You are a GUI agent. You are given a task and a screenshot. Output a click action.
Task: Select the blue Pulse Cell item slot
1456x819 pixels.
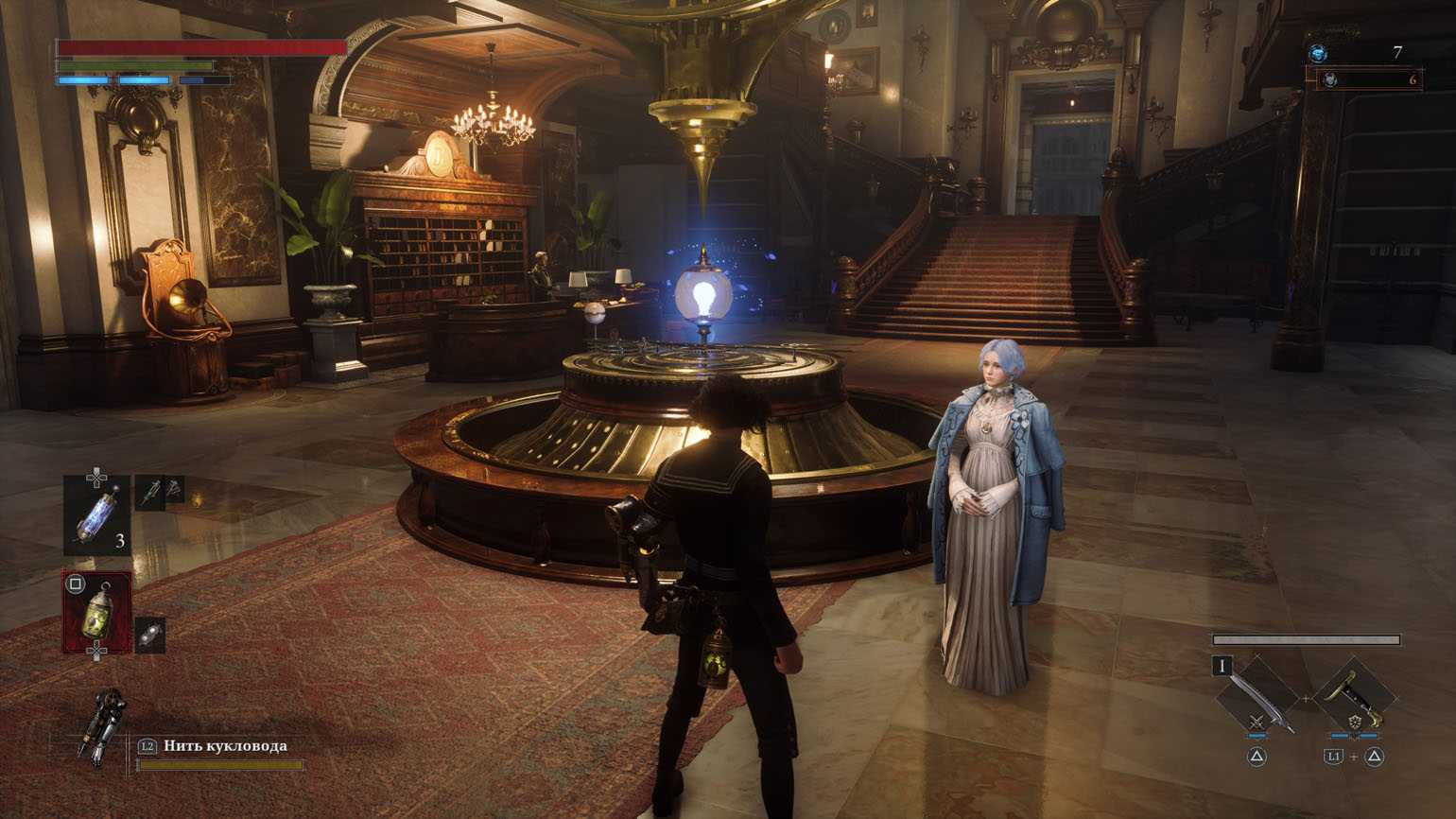97,515
